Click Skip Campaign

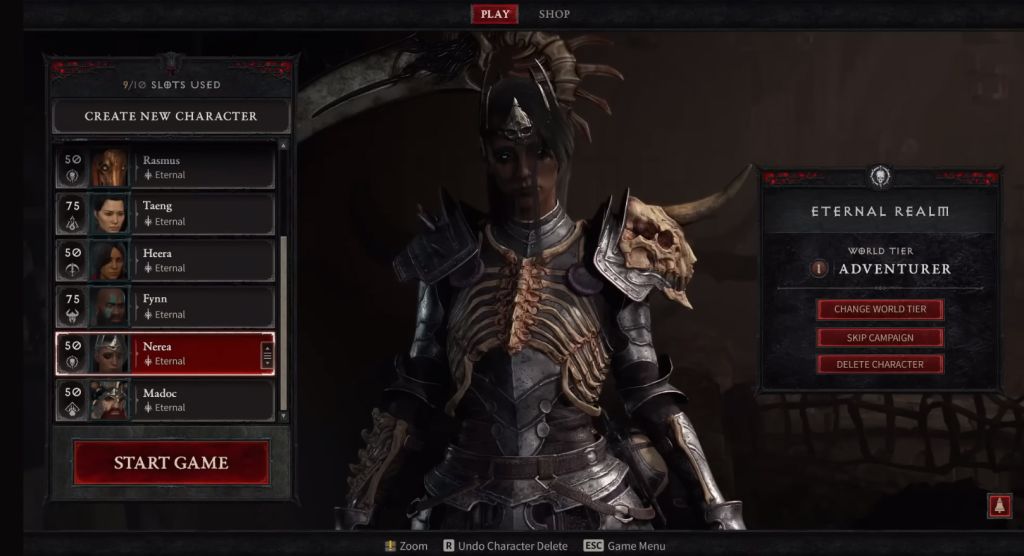point(880,337)
